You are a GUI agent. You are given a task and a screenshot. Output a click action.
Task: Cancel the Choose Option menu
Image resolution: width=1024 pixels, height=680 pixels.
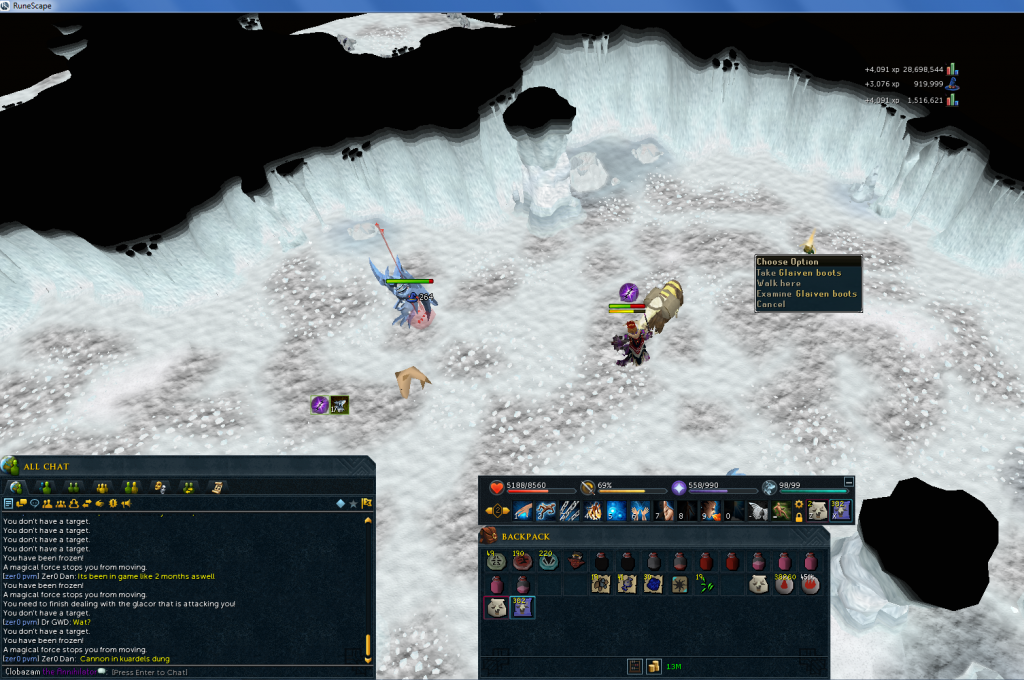771,304
